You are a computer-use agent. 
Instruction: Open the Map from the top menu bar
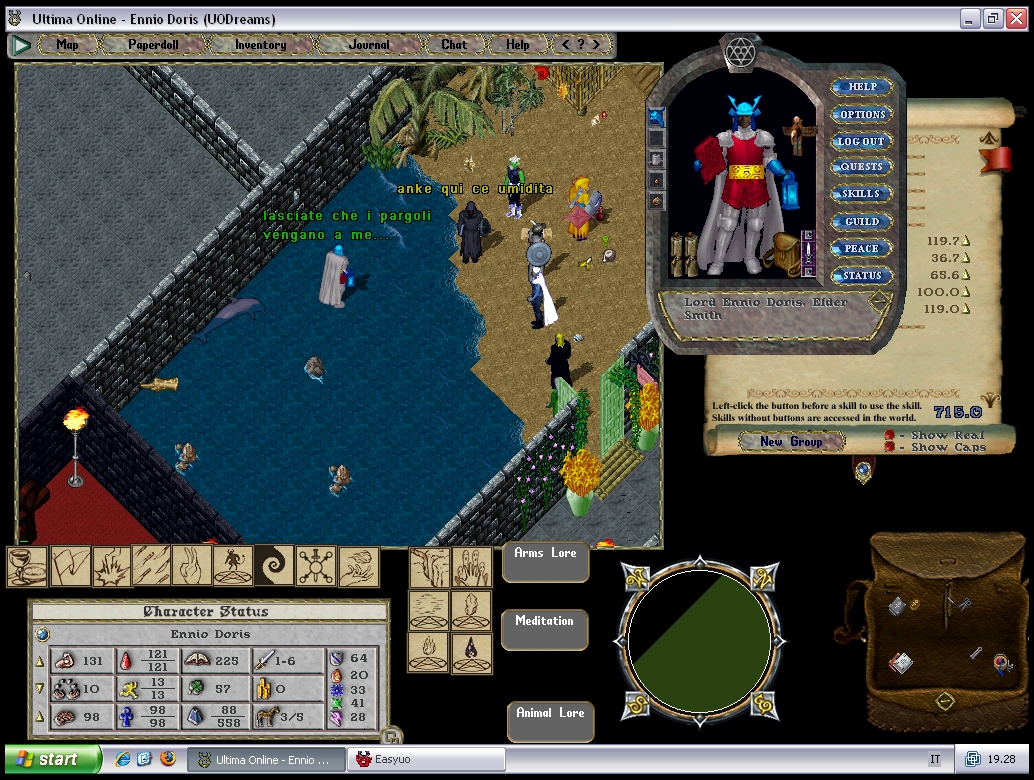pyautogui.click(x=67, y=45)
